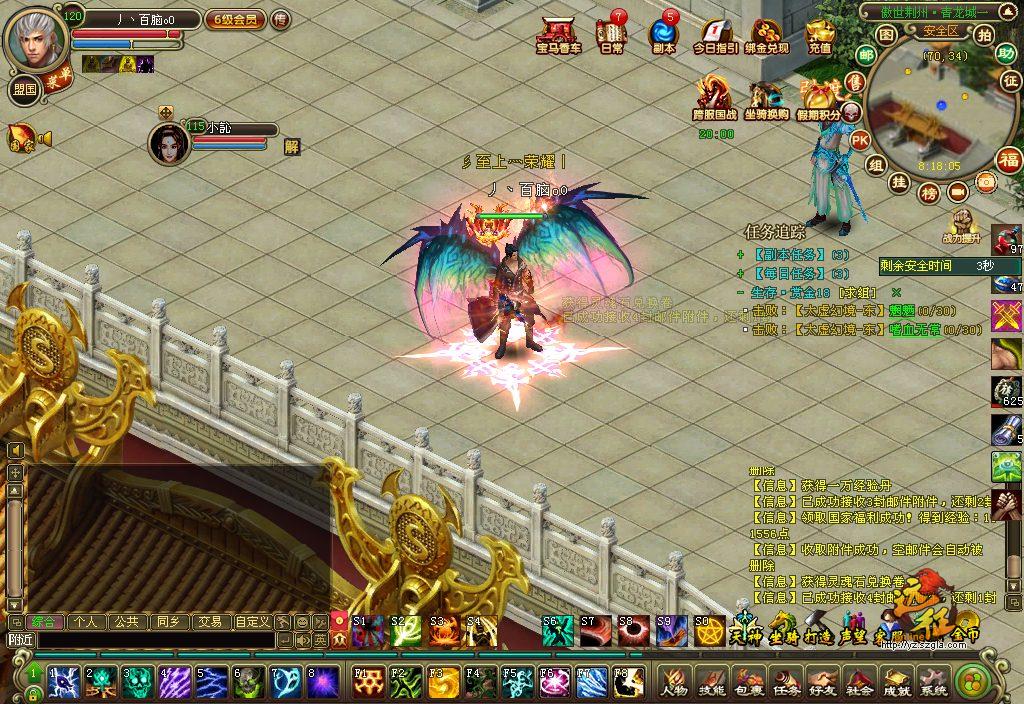Click the 6级会员 VIP button
The image size is (1024, 704).
[x=235, y=19]
